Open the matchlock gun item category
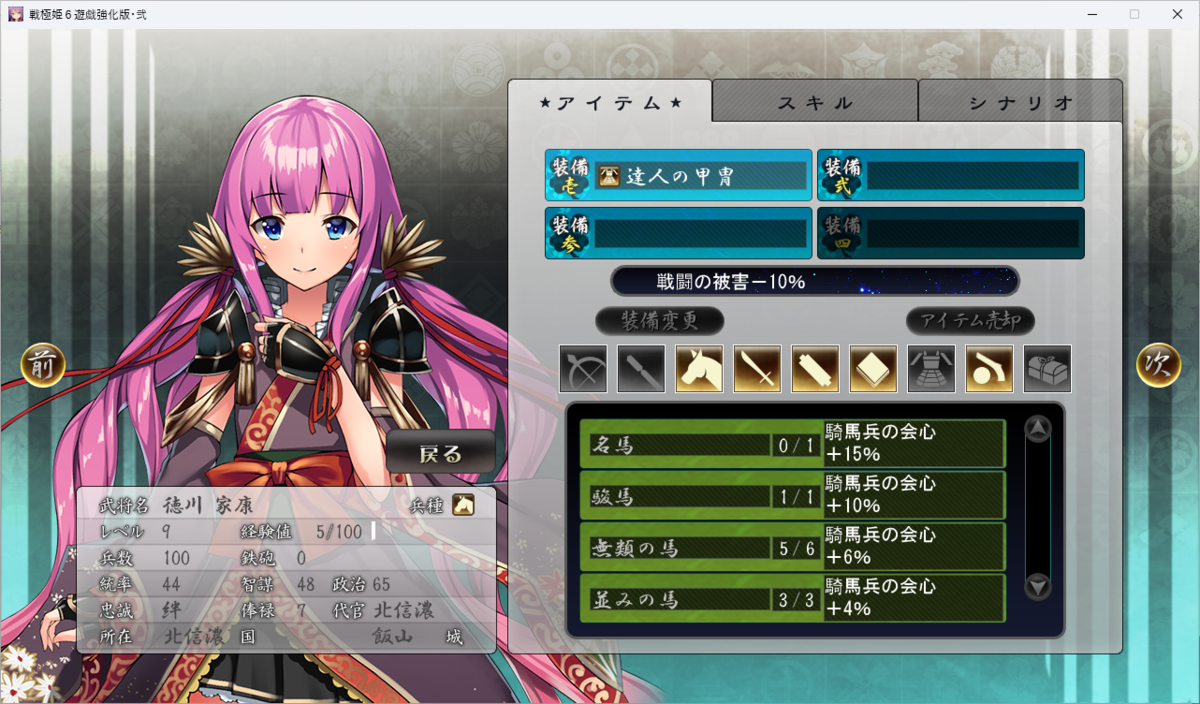Viewport: 1200px width, 704px height. (x=990, y=368)
